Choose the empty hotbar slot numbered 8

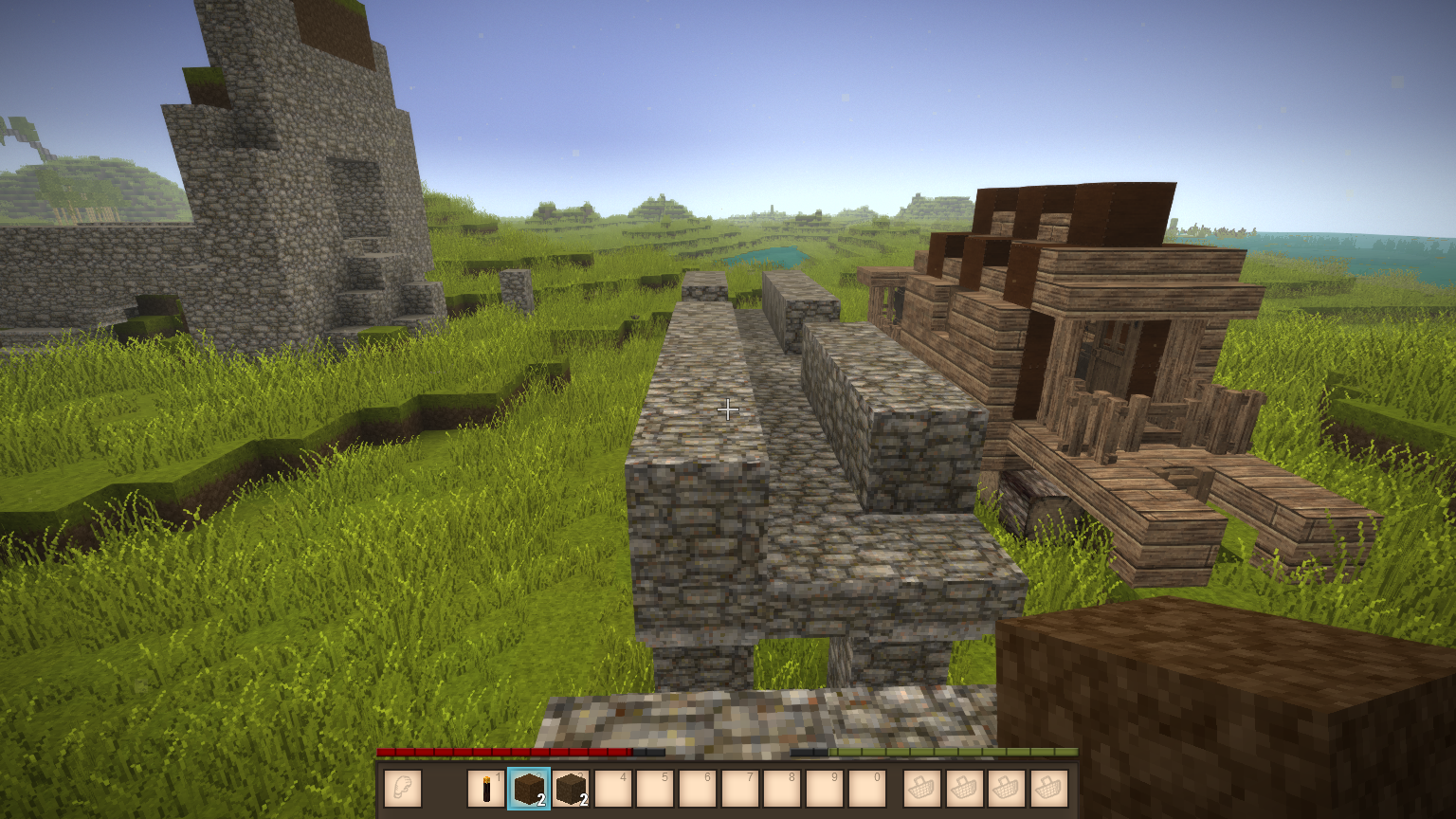(x=782, y=789)
